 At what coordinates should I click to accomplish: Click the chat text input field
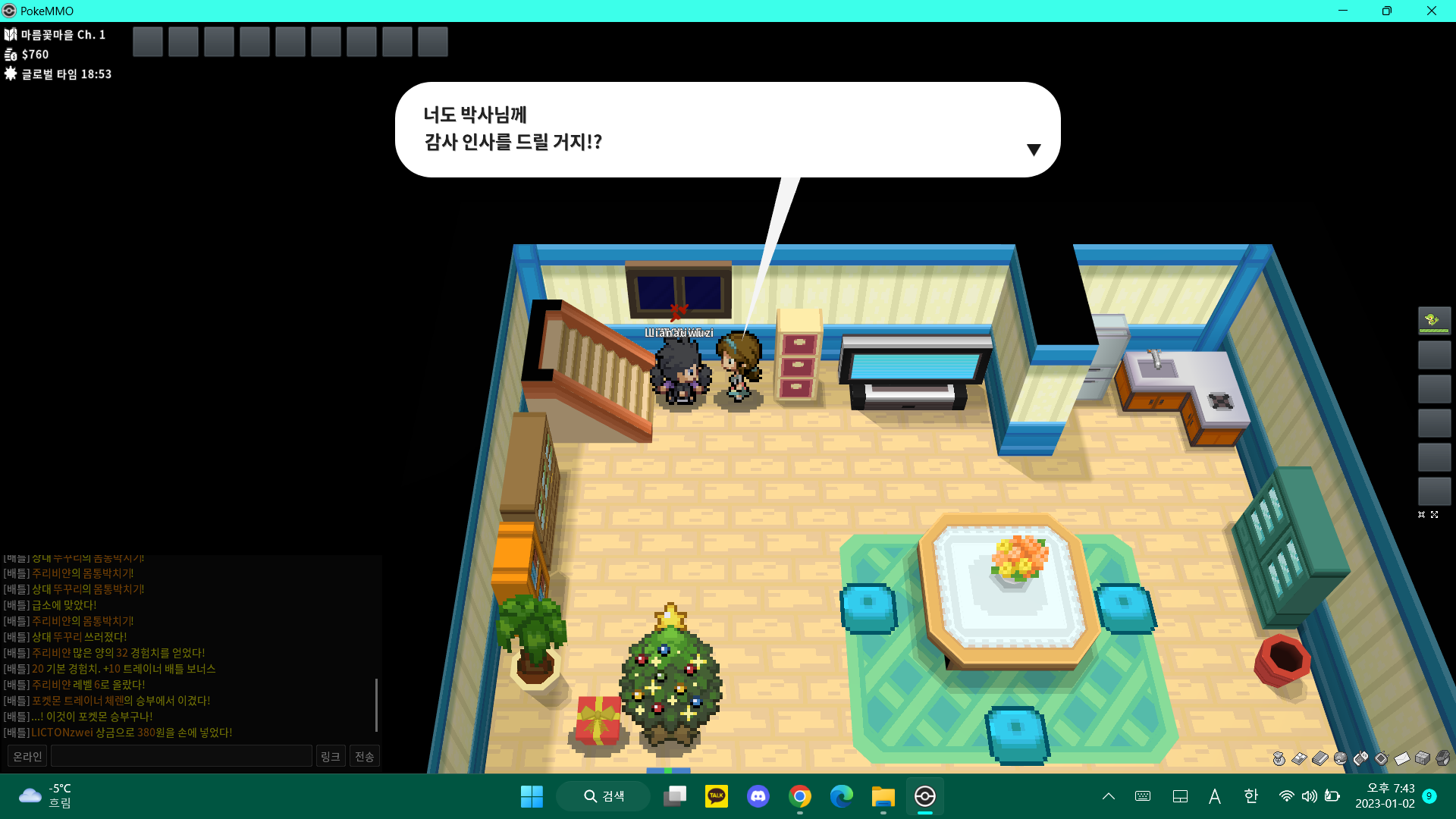(x=181, y=756)
